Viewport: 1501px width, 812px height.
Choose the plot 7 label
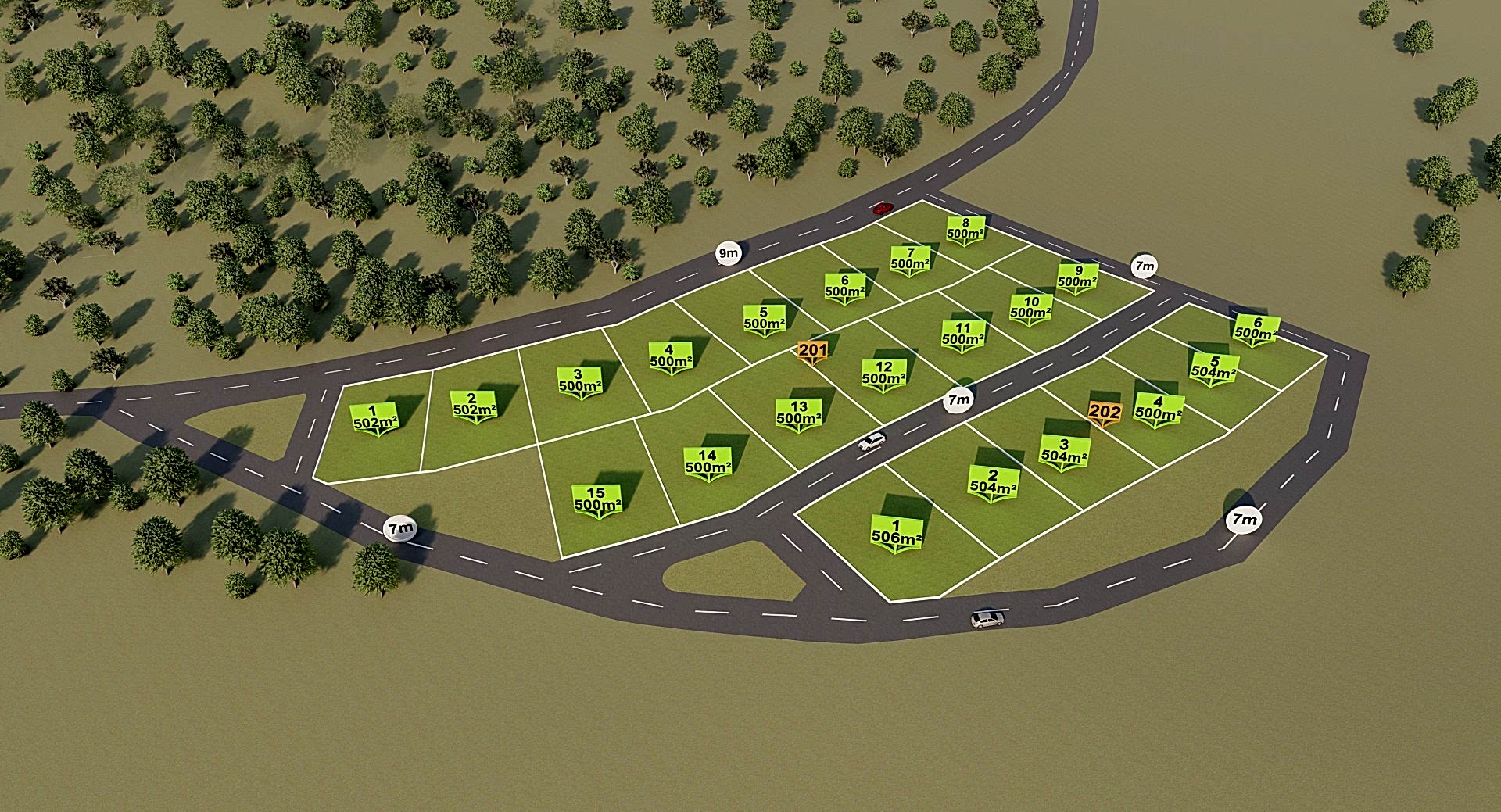(x=910, y=259)
